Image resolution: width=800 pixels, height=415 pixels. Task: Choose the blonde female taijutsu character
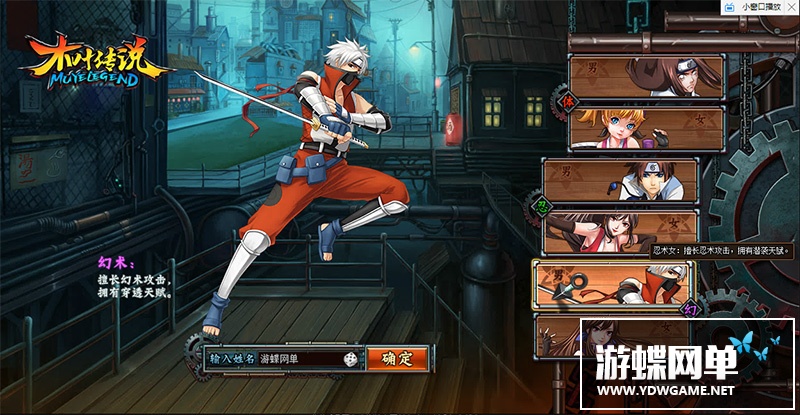pyautogui.click(x=647, y=127)
